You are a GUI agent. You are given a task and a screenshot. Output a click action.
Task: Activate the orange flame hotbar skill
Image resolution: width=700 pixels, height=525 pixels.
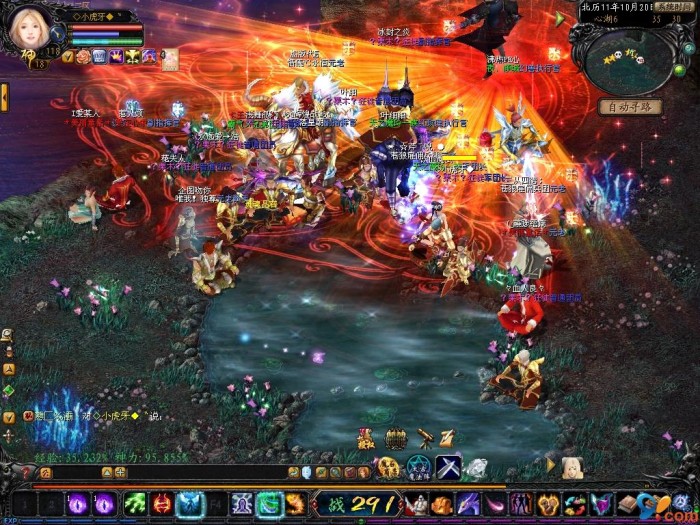tap(296, 503)
